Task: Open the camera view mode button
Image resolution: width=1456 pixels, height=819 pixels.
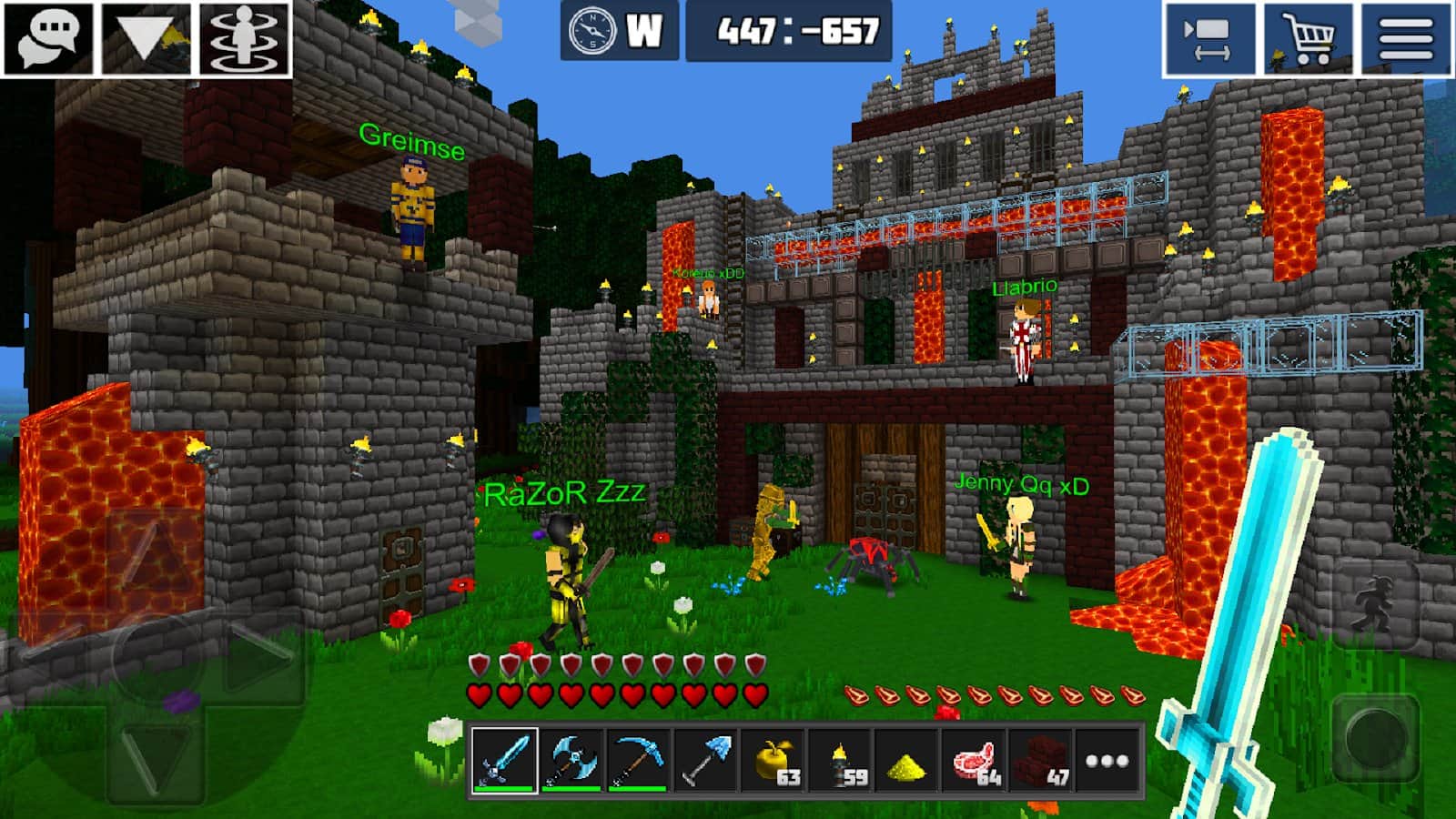Action: 1208,39
